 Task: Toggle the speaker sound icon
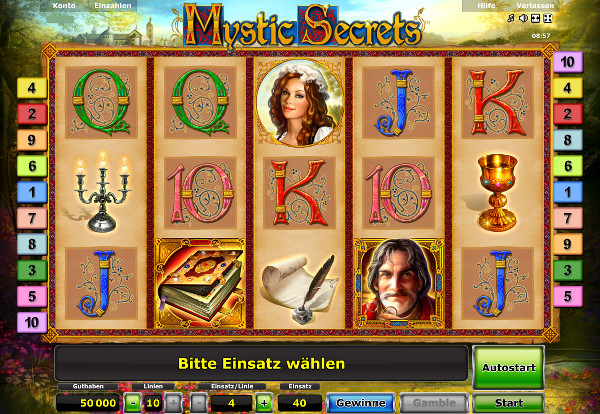pos(523,19)
